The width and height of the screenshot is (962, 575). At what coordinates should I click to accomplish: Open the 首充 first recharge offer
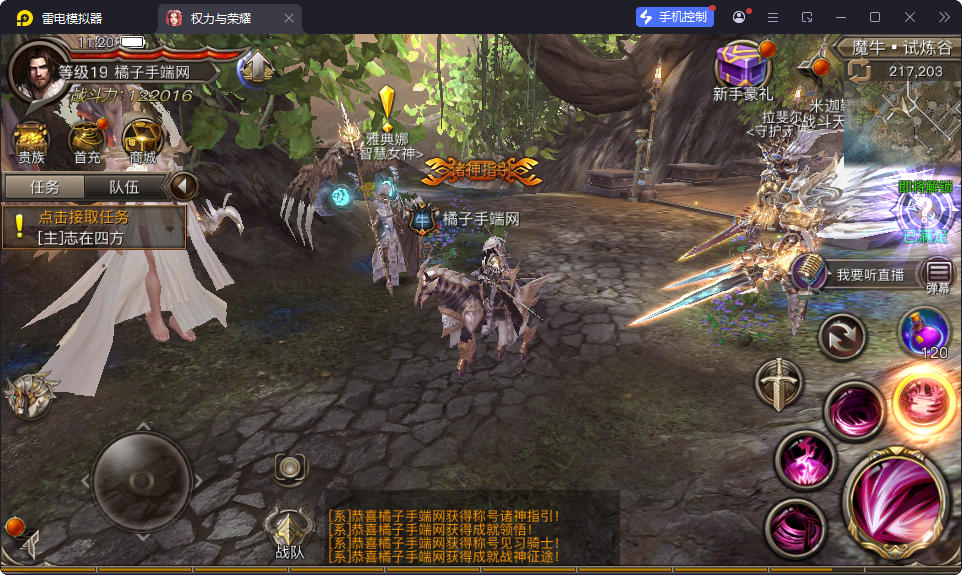click(87, 140)
